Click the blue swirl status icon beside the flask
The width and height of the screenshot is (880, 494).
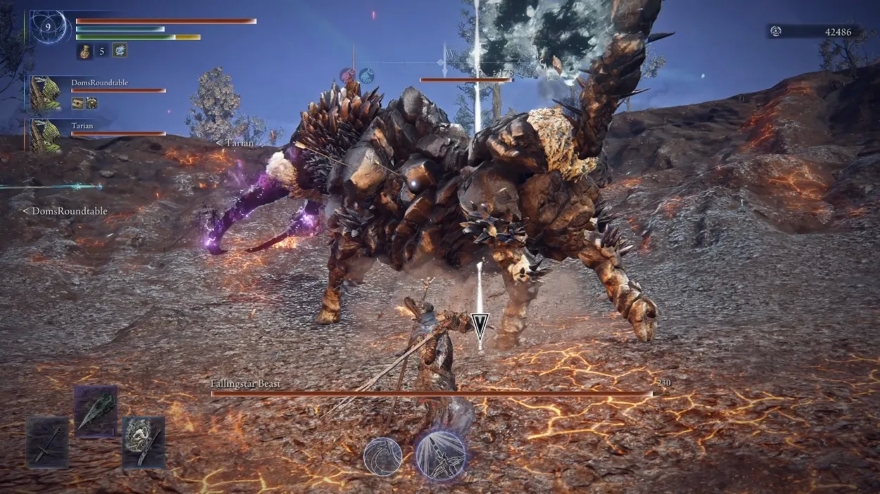[120, 50]
